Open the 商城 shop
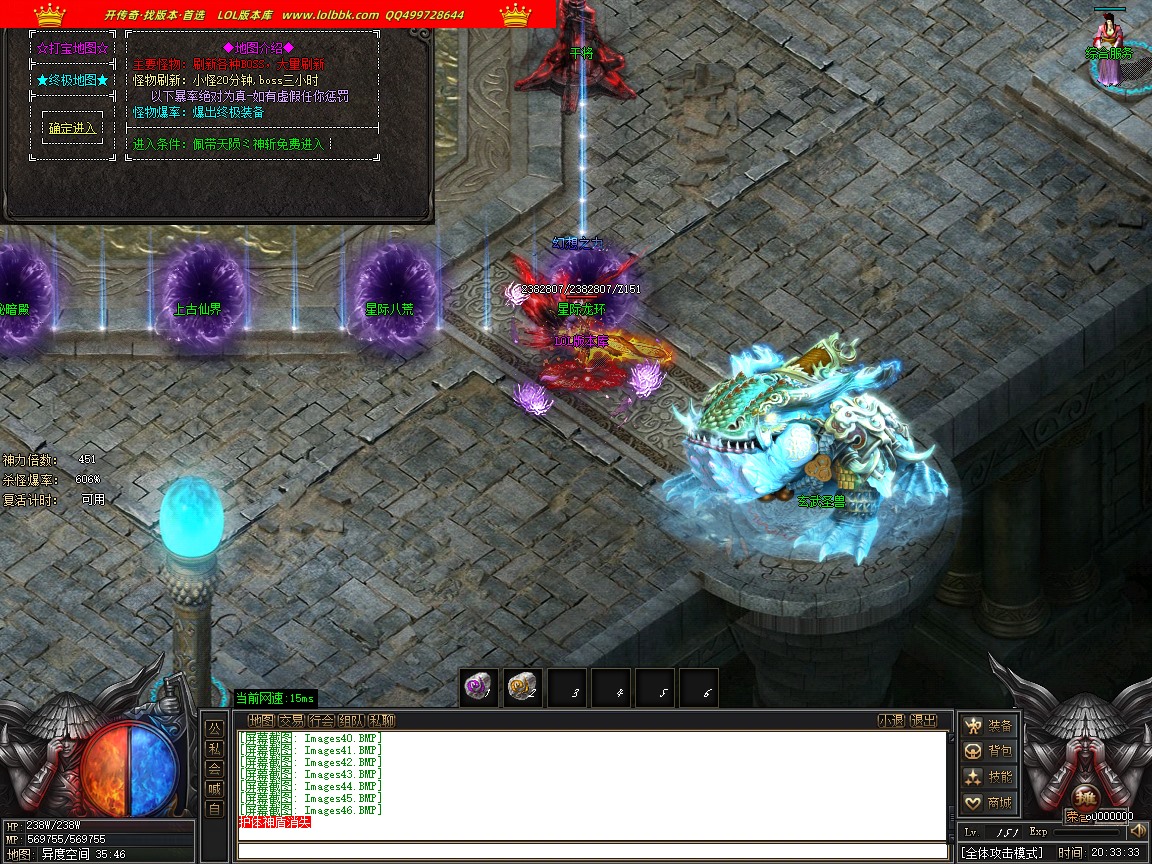1152x864 pixels. pos(987,802)
